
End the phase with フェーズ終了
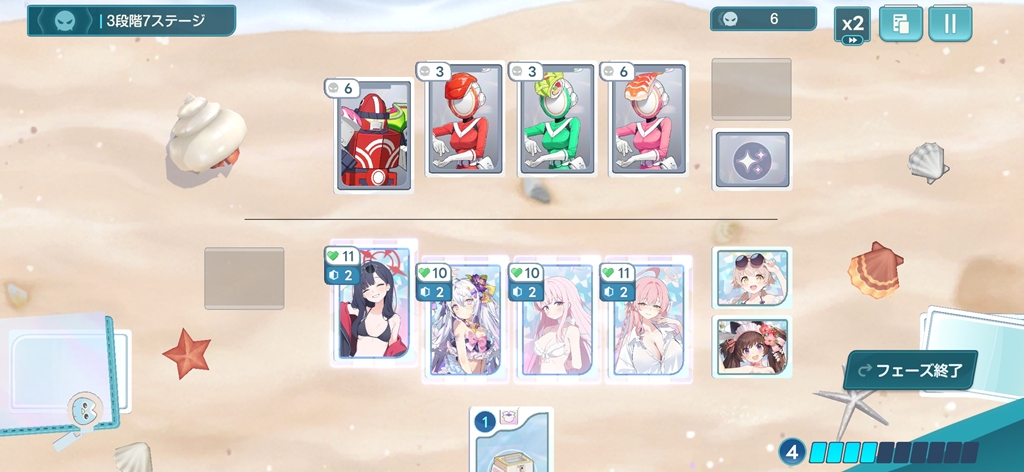910,370
